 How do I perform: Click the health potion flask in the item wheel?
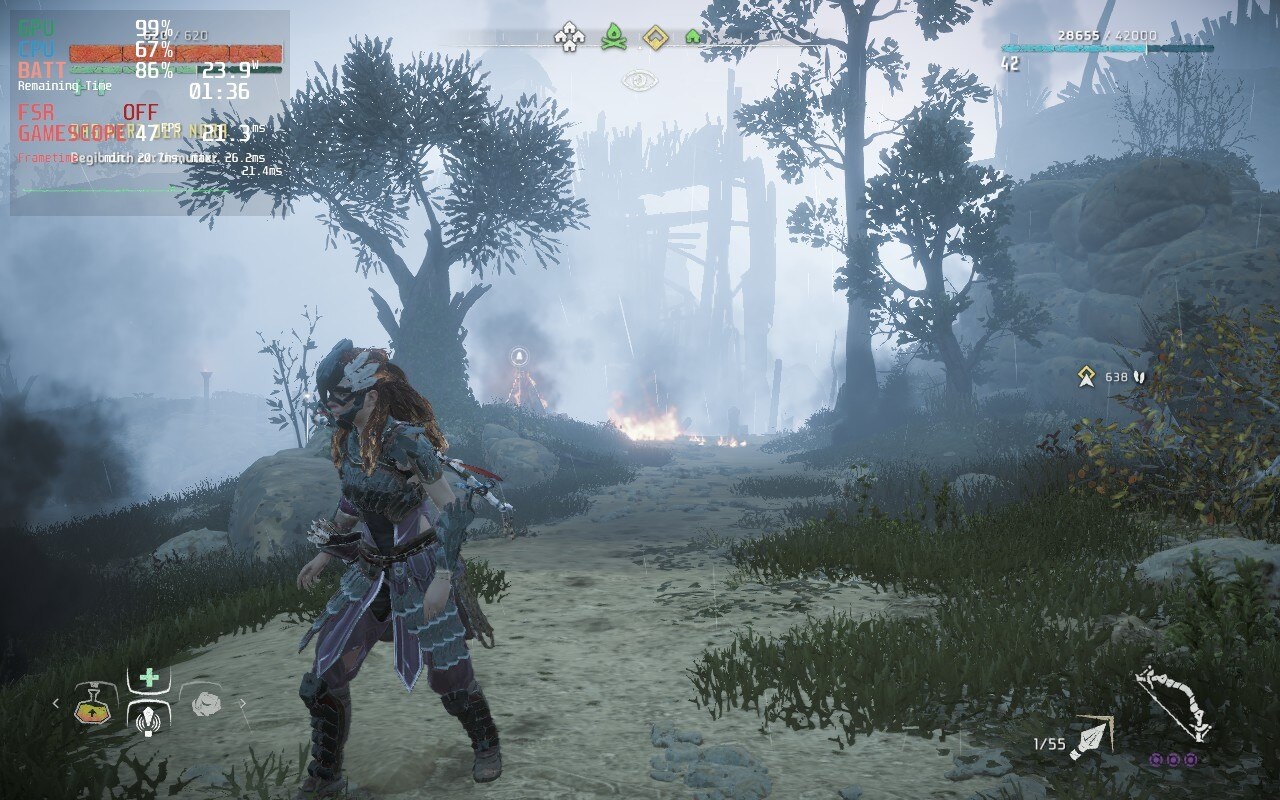pyautogui.click(x=93, y=712)
